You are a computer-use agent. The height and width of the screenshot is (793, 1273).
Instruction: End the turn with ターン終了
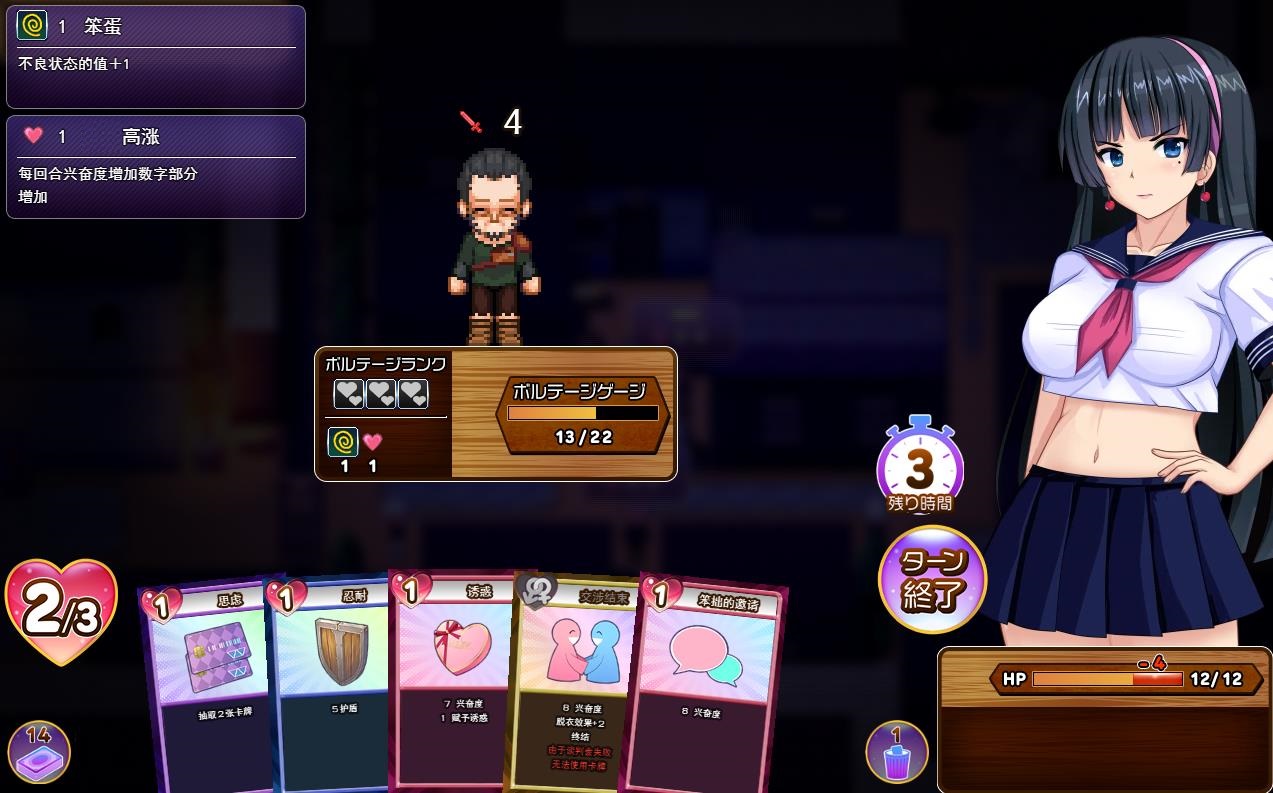click(x=932, y=579)
